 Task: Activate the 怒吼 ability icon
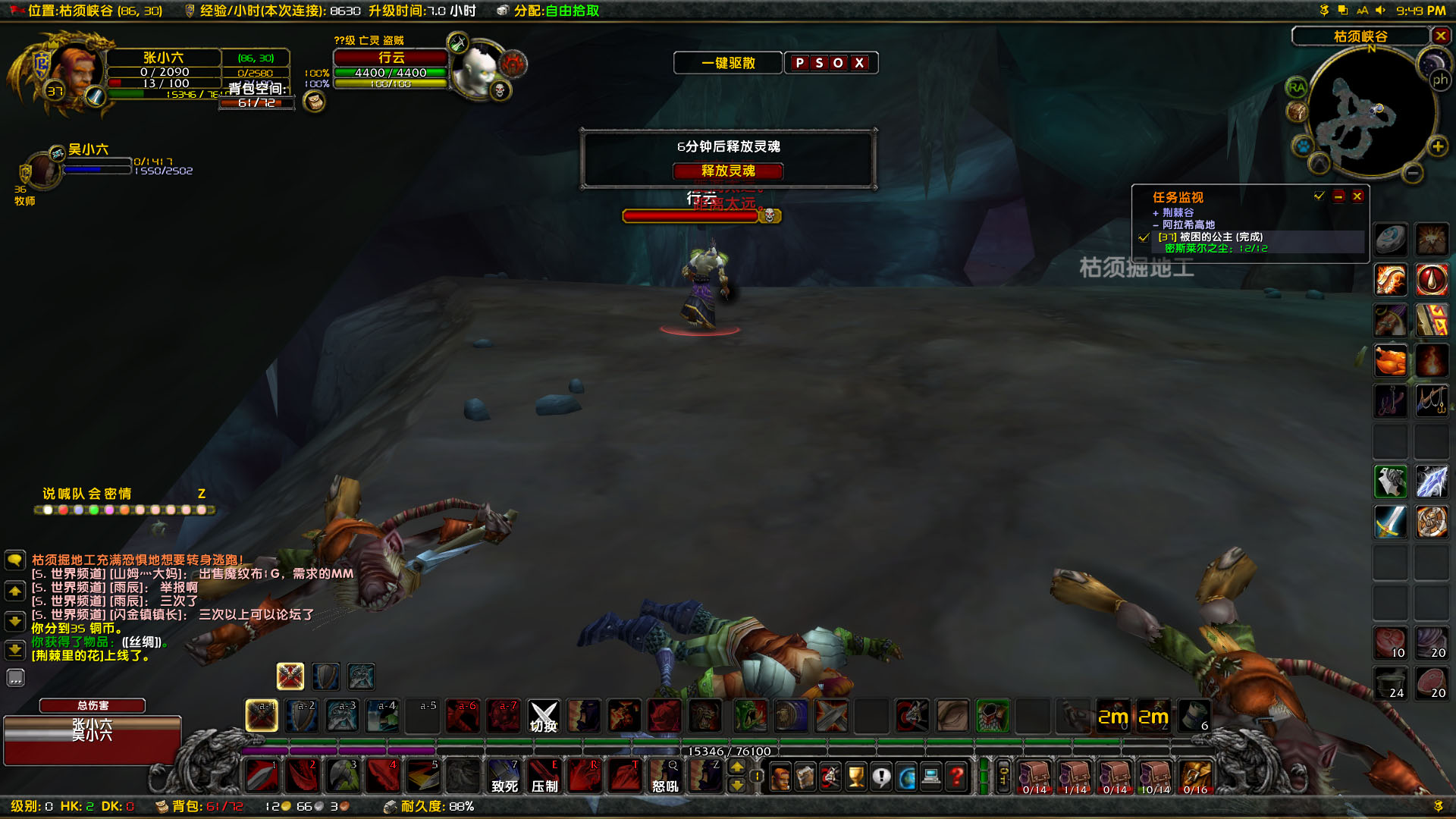tap(664, 774)
